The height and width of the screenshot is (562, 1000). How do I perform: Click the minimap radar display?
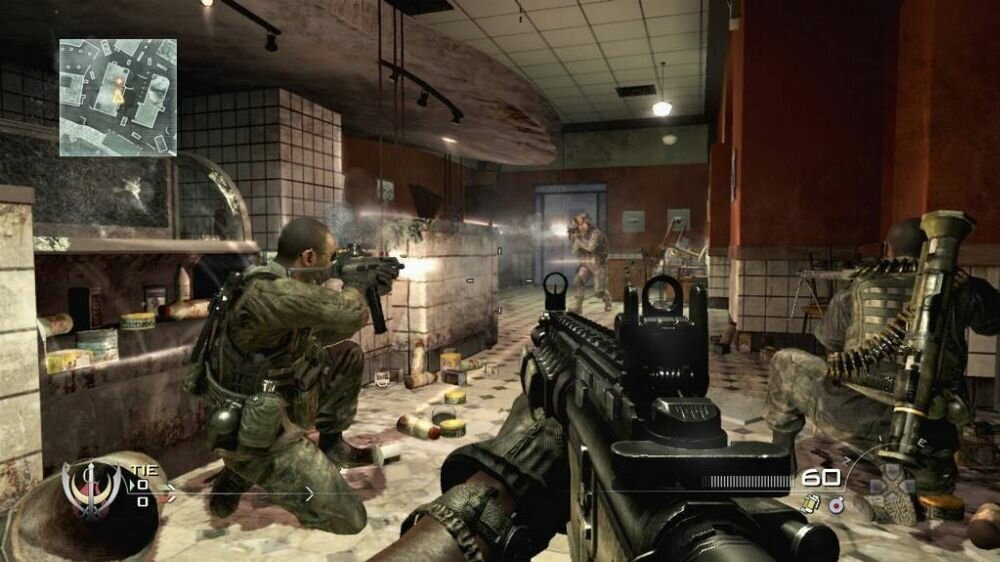point(118,97)
